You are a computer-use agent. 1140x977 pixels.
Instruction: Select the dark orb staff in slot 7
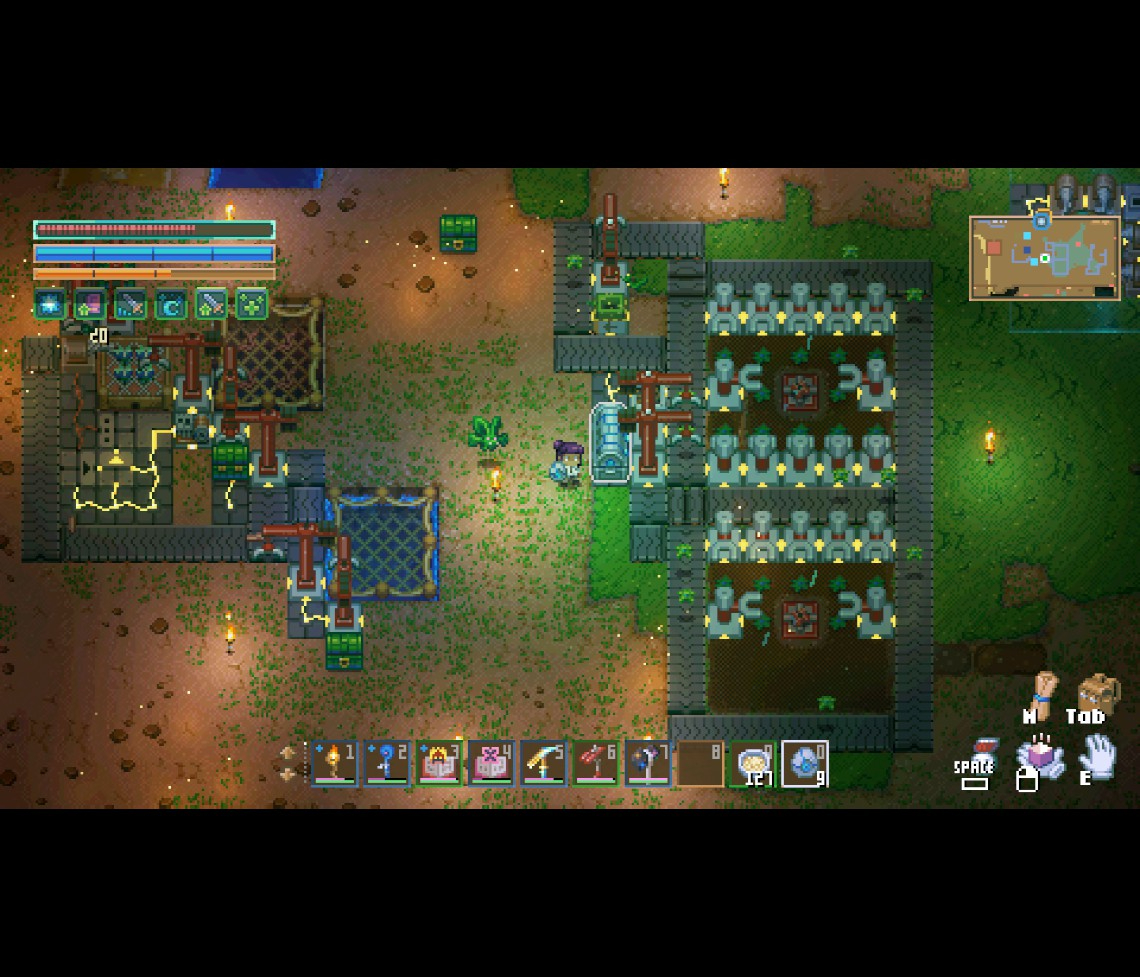(647, 764)
